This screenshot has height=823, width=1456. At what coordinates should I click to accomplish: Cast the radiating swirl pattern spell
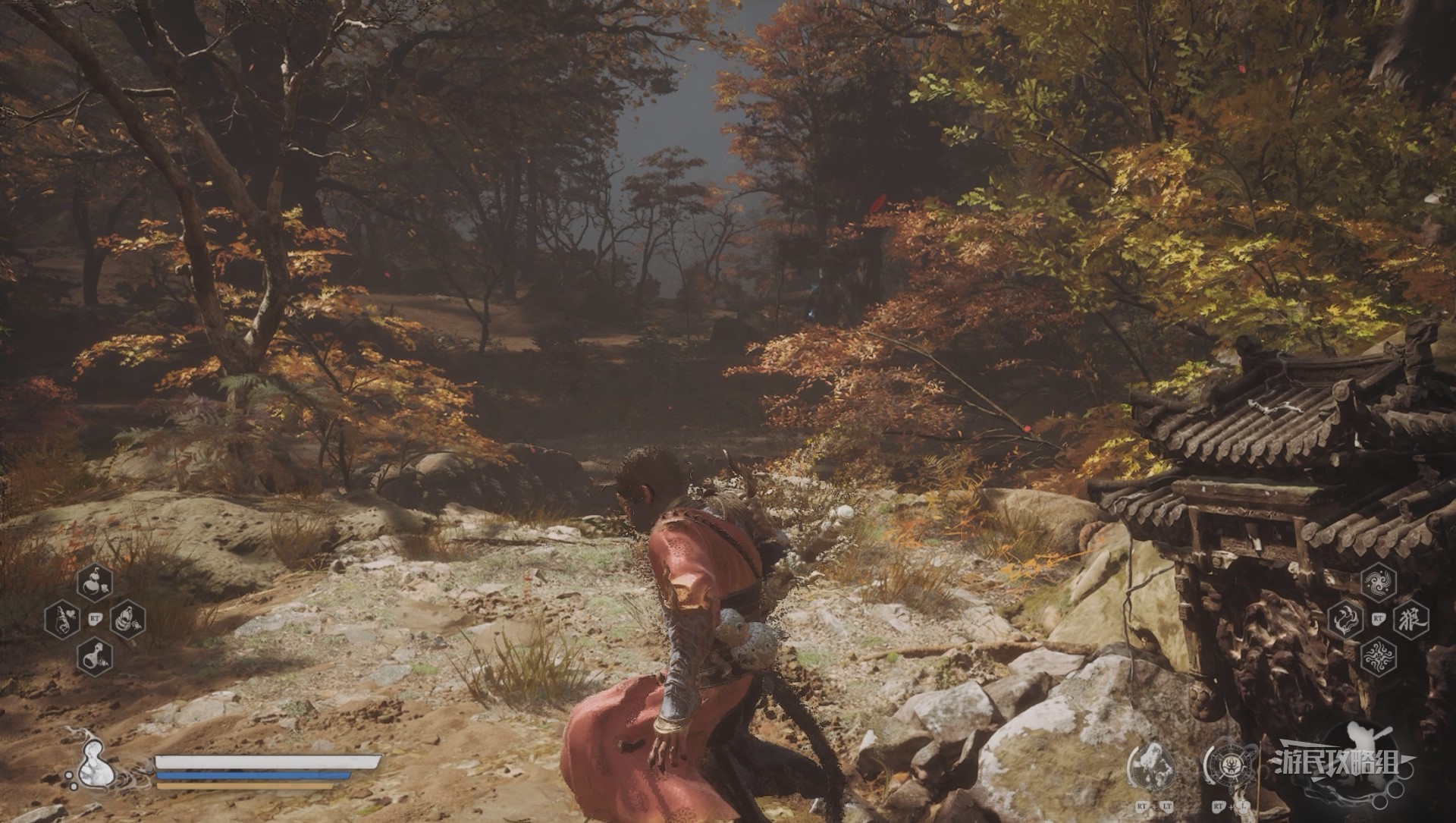(1378, 656)
